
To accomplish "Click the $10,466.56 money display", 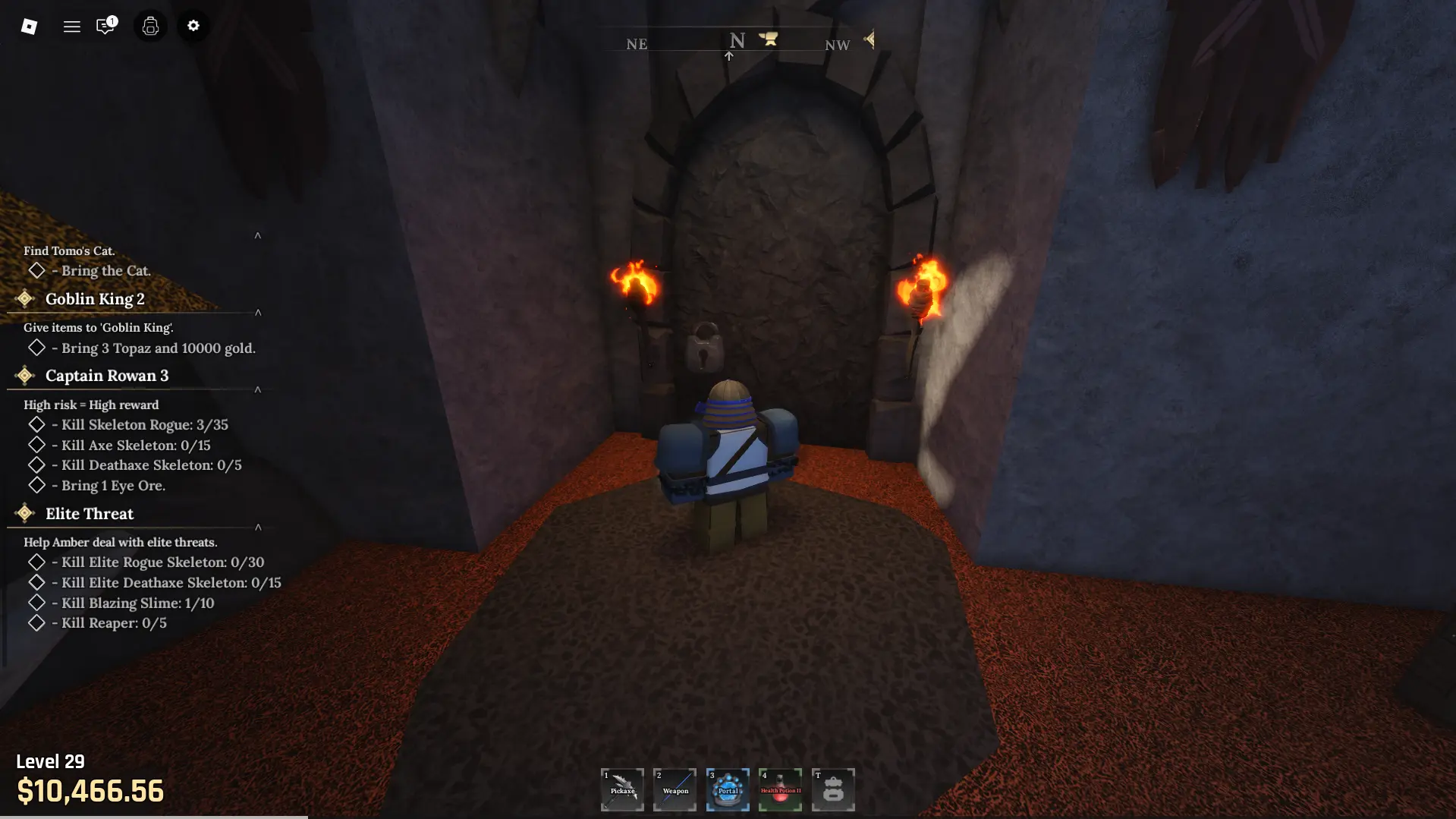I will pyautogui.click(x=90, y=792).
